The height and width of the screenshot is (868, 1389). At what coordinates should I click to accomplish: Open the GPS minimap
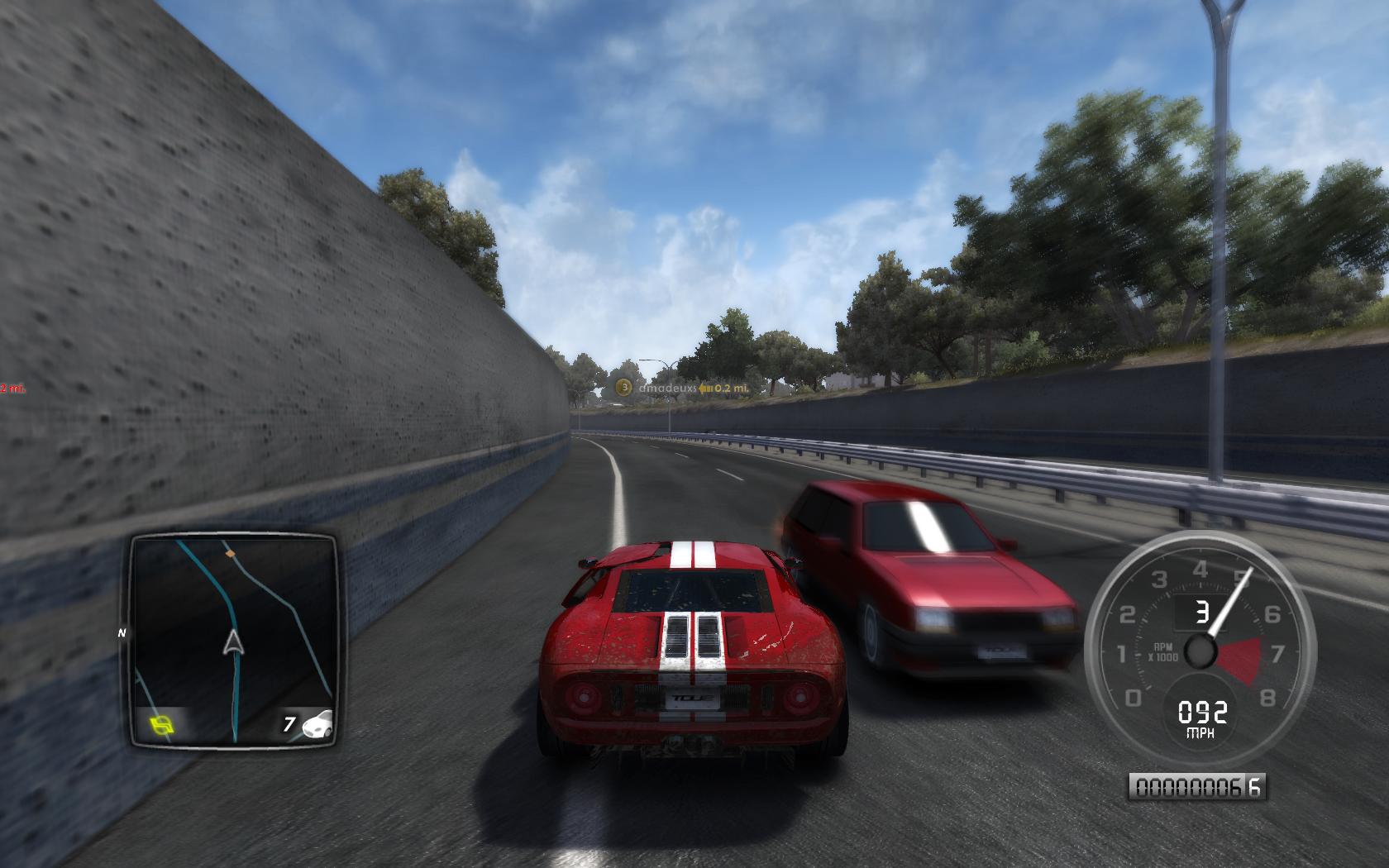(233, 641)
